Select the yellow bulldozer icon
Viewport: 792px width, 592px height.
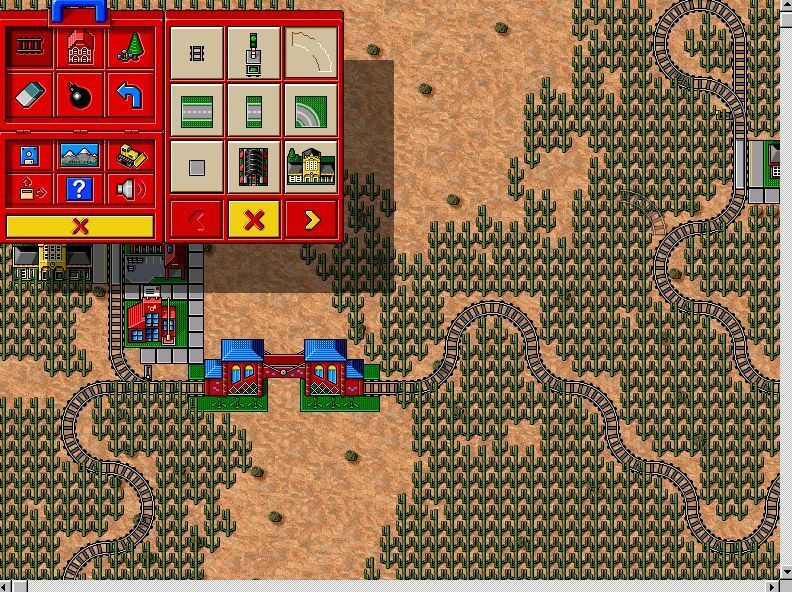(131, 156)
